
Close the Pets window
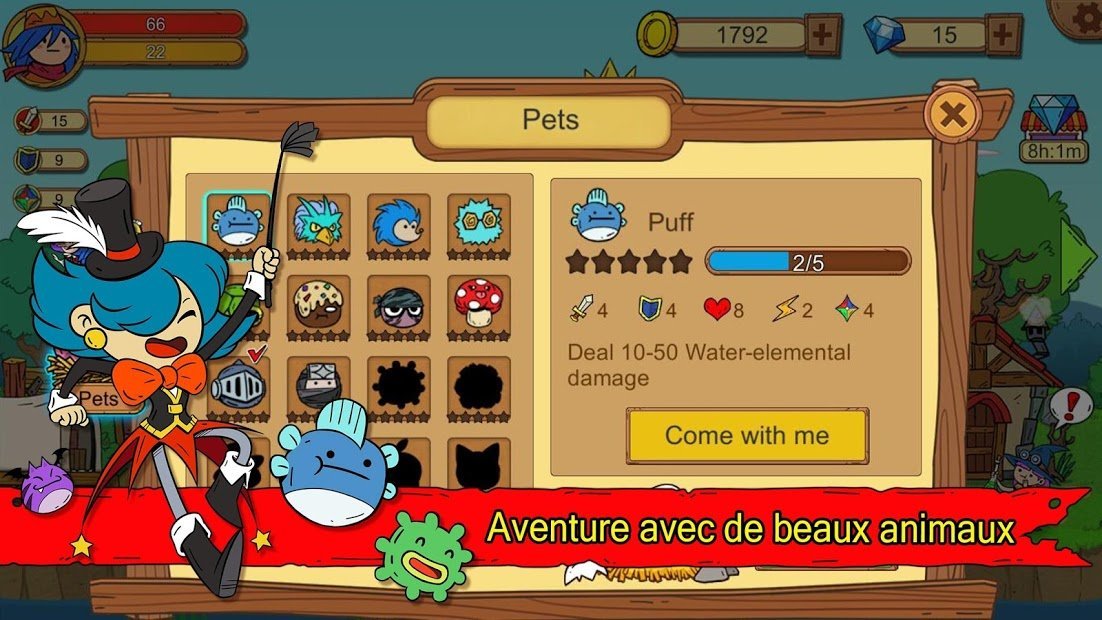click(x=953, y=115)
